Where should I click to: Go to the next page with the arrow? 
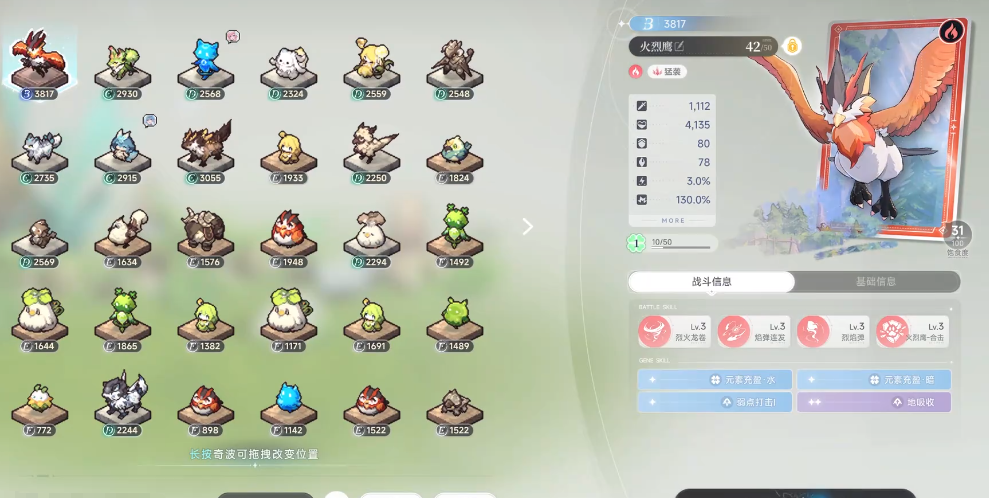528,226
